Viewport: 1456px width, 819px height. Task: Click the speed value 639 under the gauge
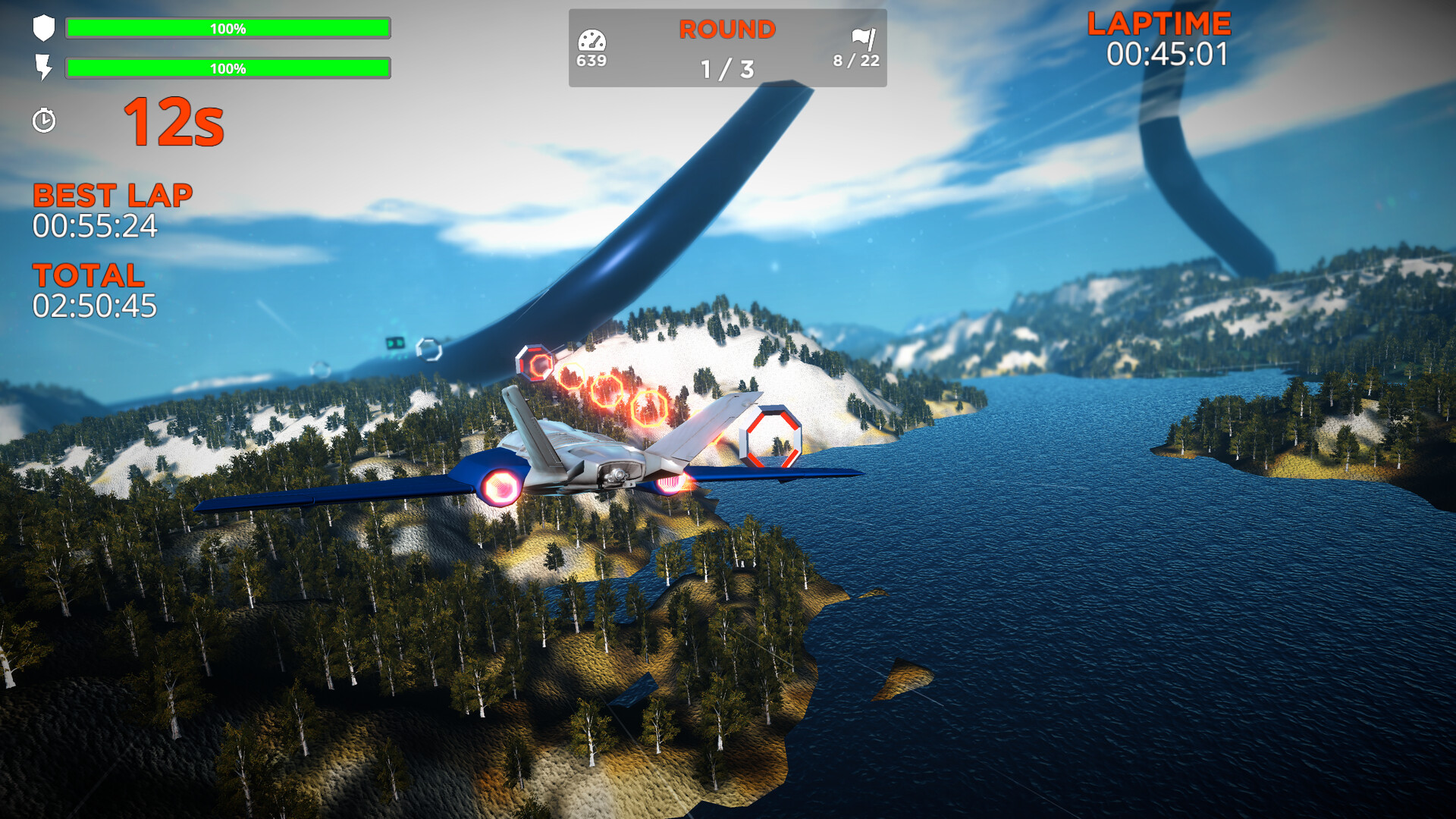tap(593, 58)
